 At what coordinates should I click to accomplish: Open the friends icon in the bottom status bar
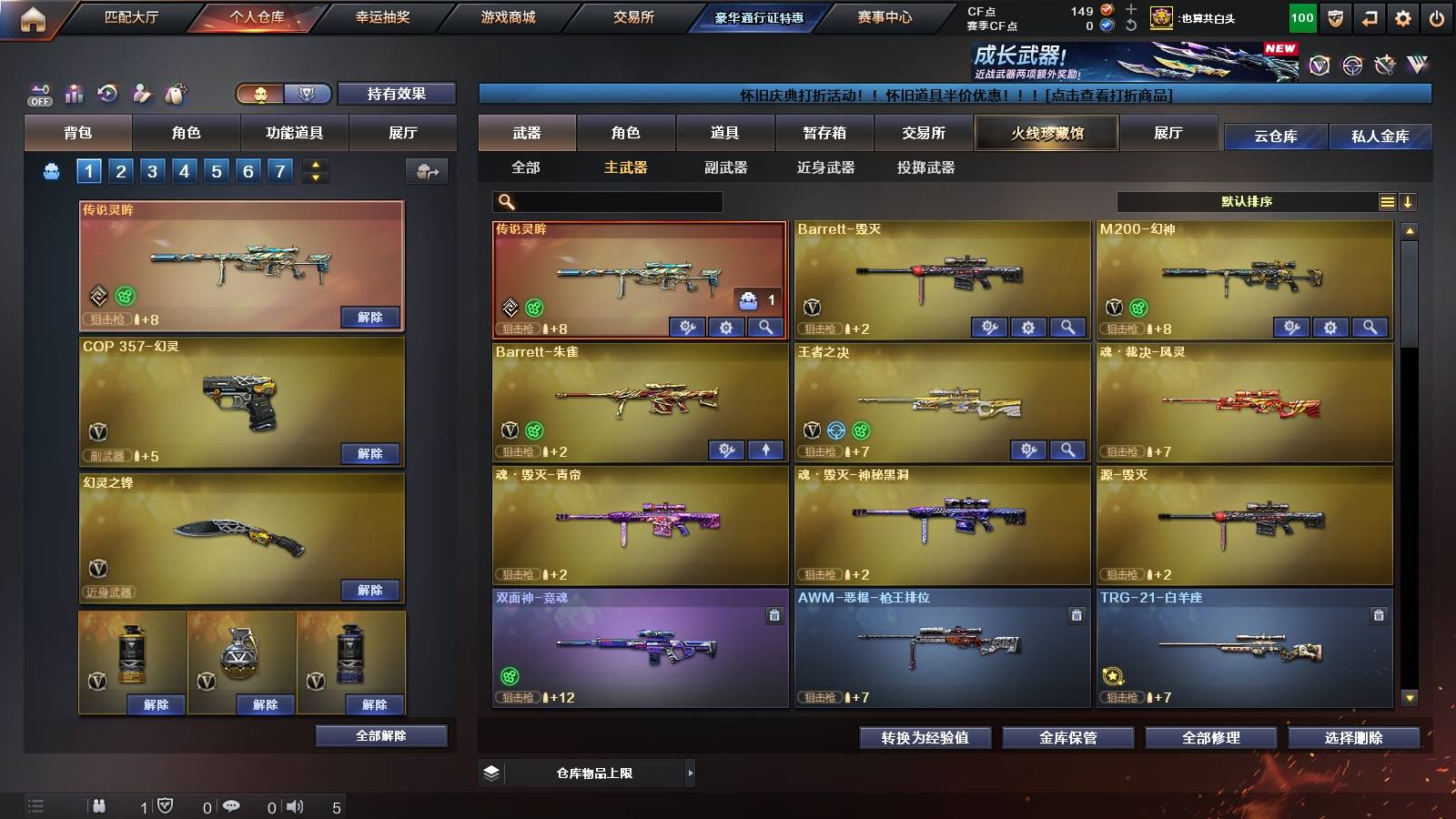100,805
